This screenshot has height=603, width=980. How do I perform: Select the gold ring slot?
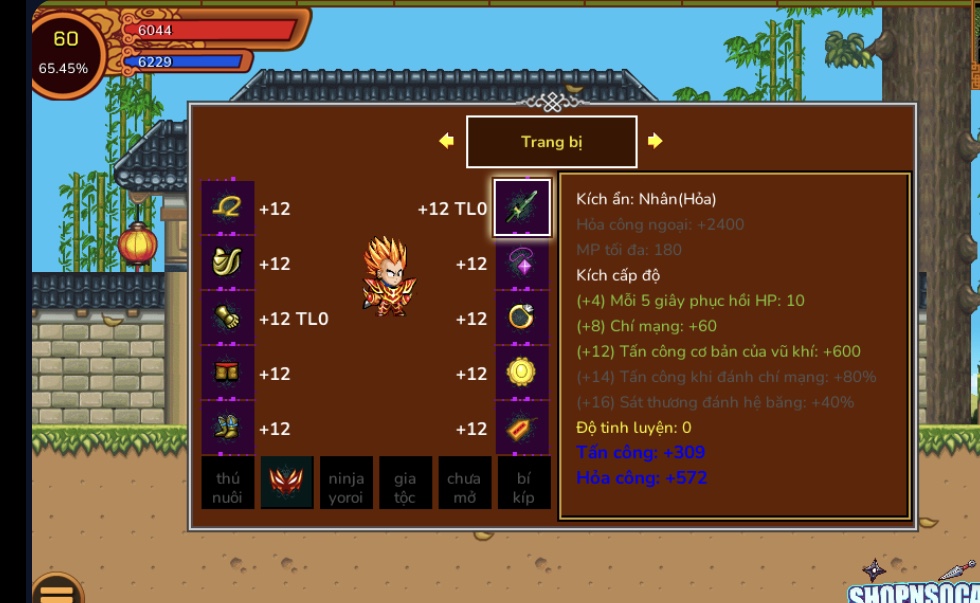coord(522,318)
